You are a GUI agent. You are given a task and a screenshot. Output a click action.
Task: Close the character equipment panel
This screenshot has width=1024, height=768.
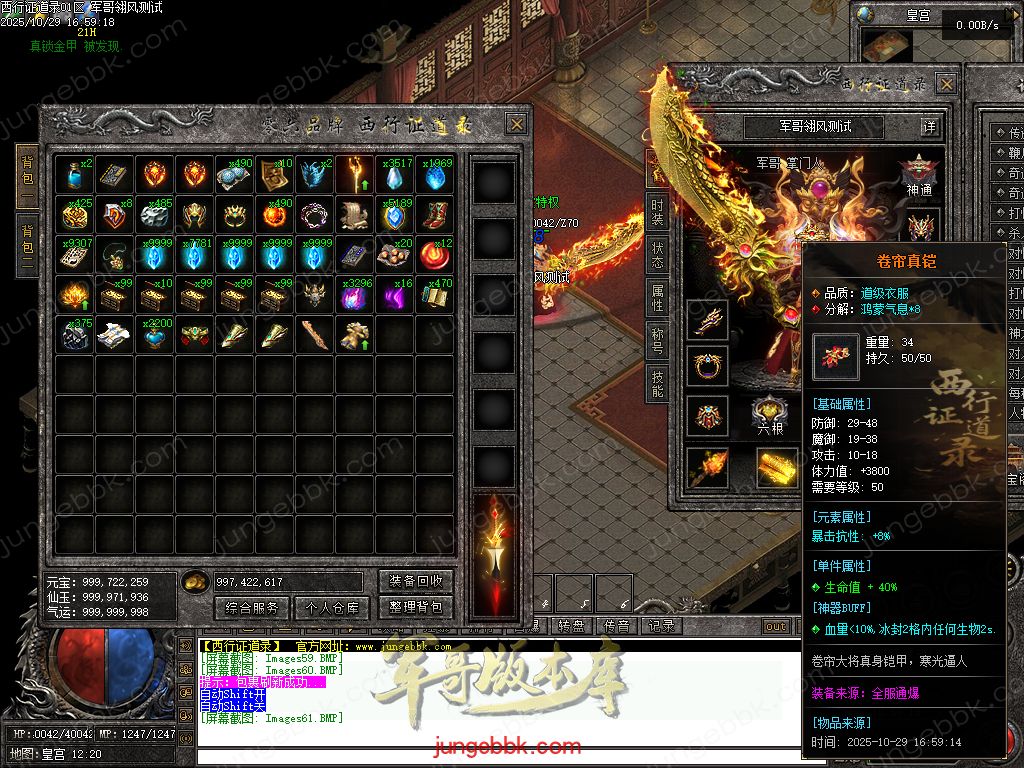click(x=947, y=83)
